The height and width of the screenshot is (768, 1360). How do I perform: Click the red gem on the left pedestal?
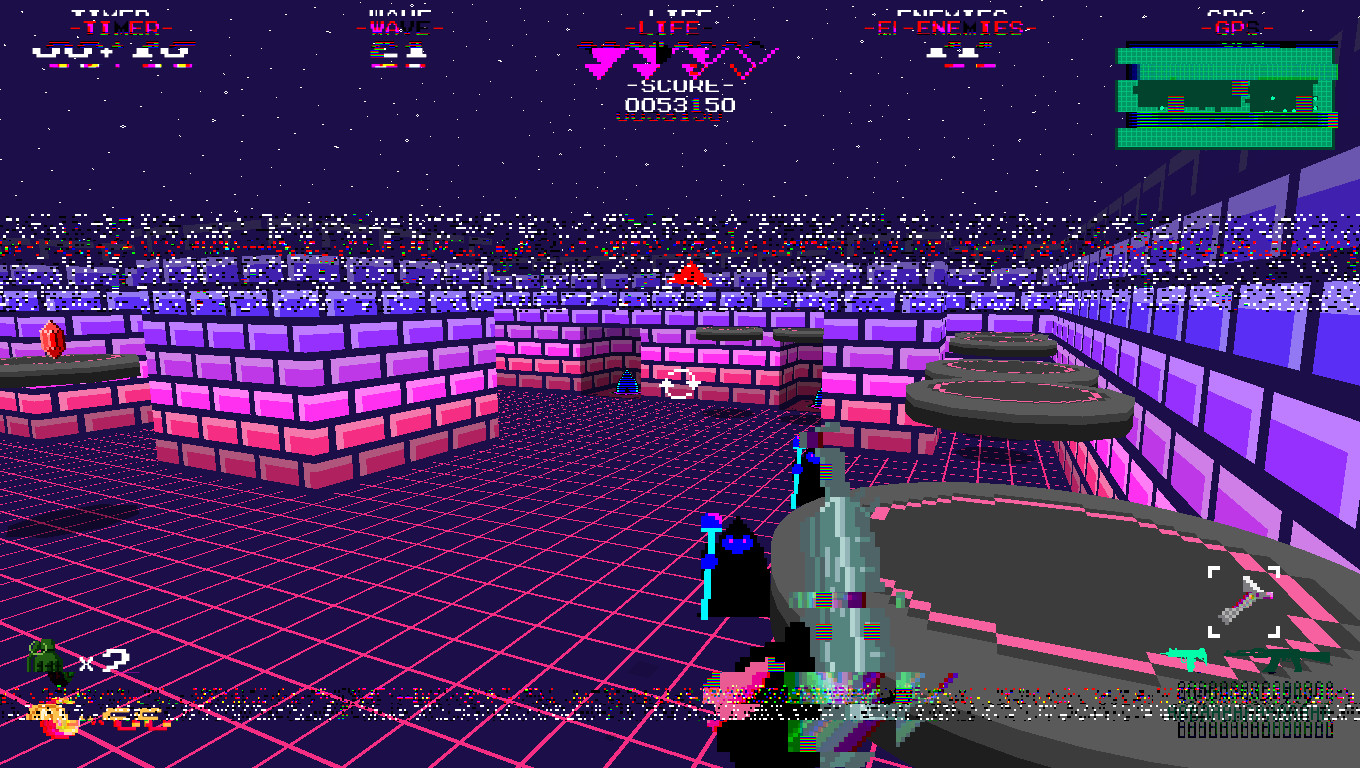(55, 340)
